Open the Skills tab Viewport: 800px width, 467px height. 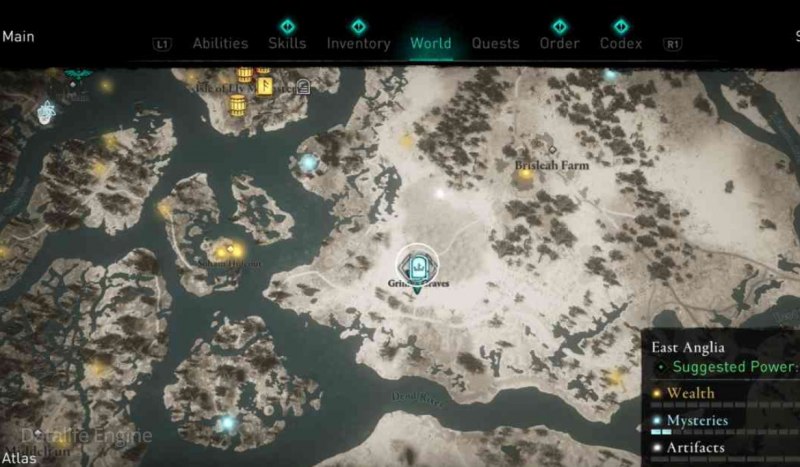[287, 43]
